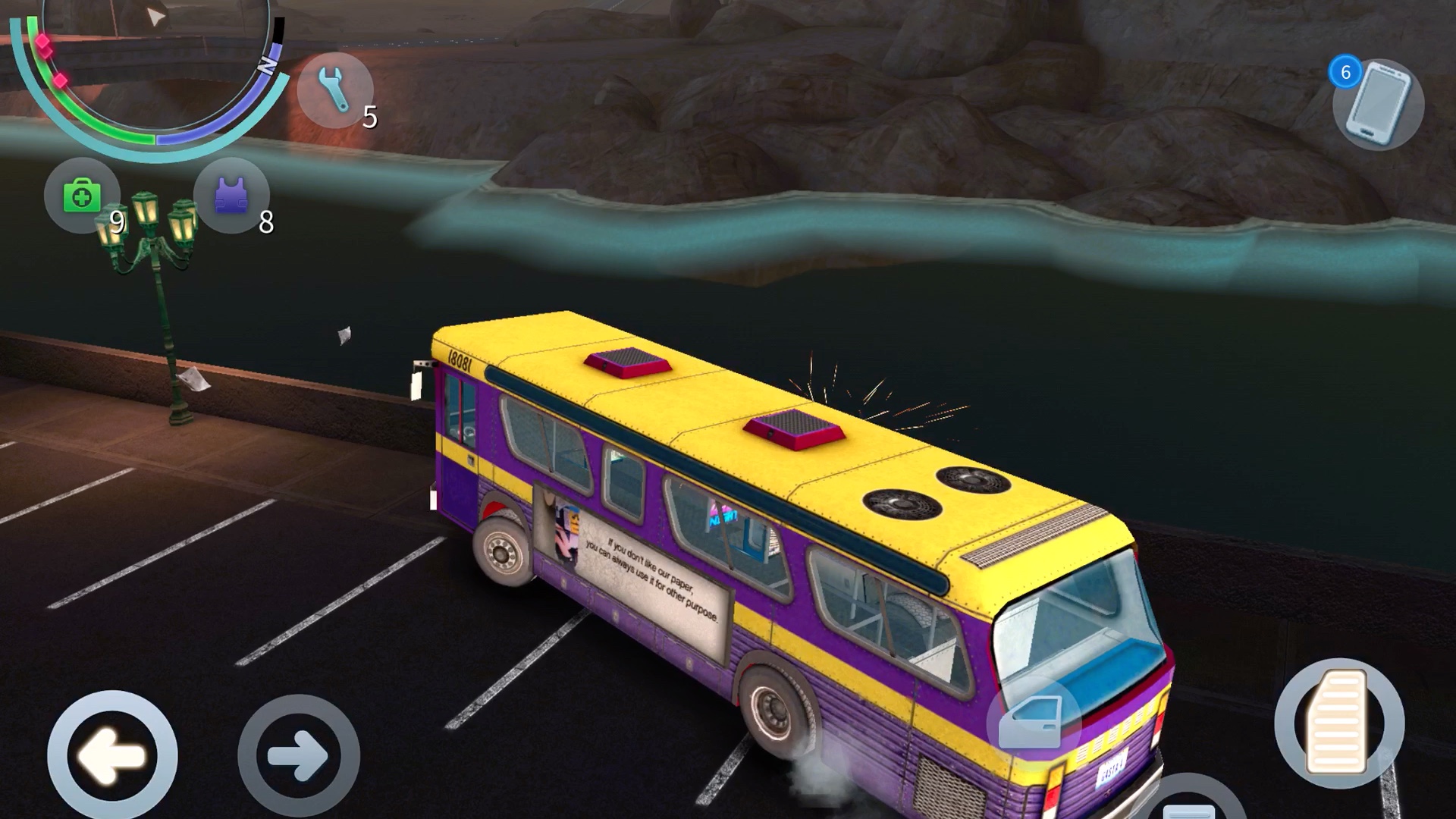Equip the purple body armor vest
1456x819 pixels.
[231, 196]
